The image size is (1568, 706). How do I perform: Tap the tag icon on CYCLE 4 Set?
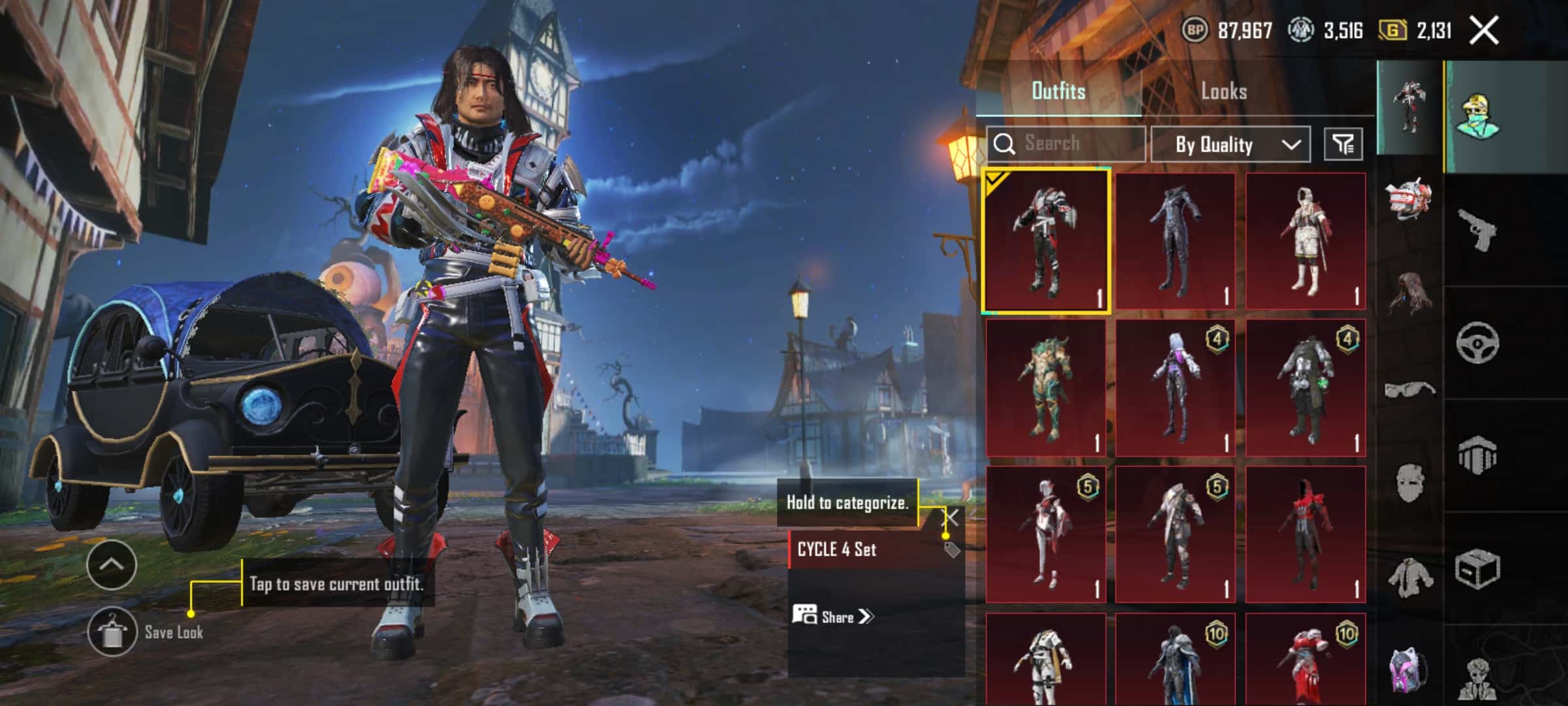952,550
